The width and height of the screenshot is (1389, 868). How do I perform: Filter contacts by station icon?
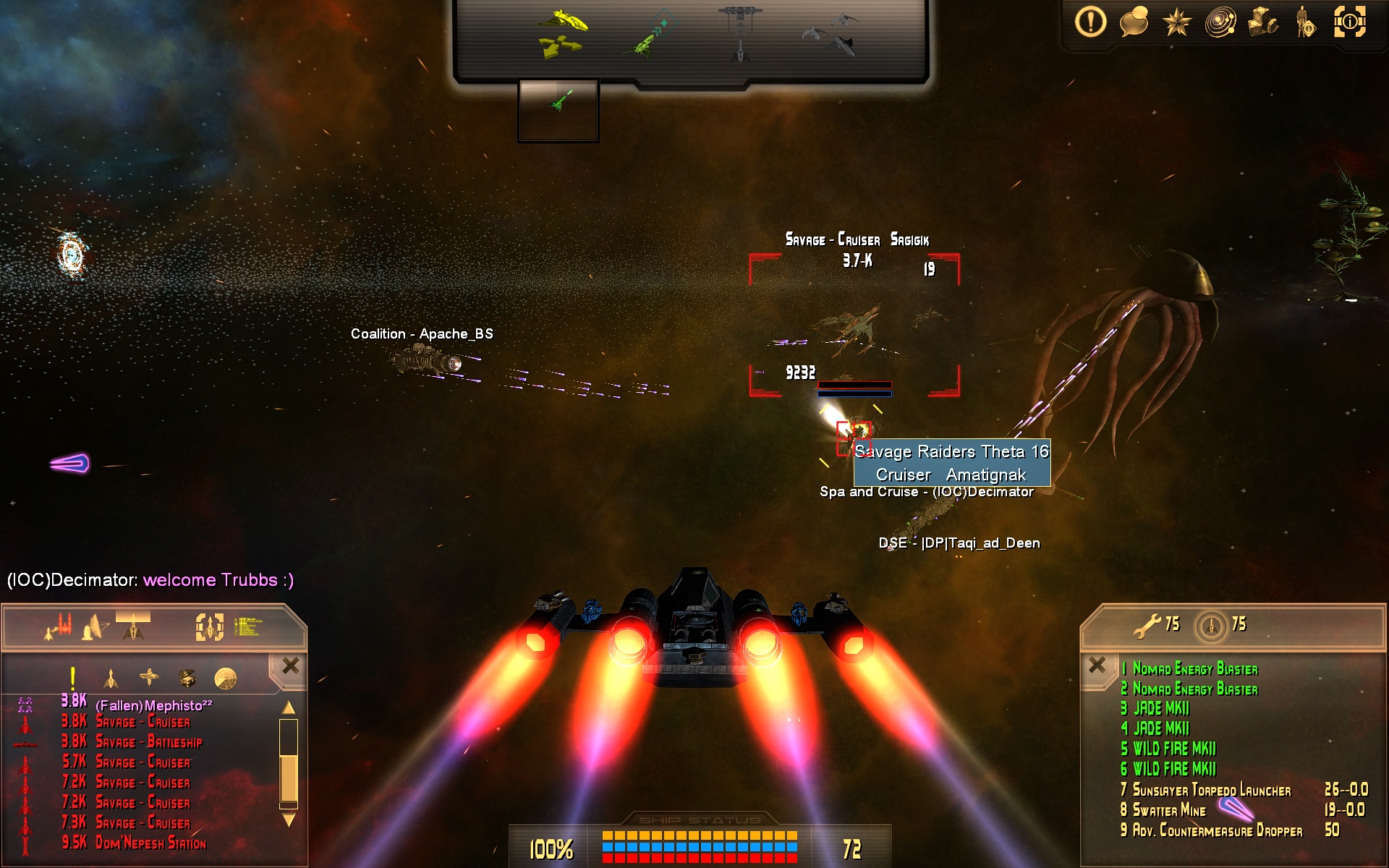149,678
